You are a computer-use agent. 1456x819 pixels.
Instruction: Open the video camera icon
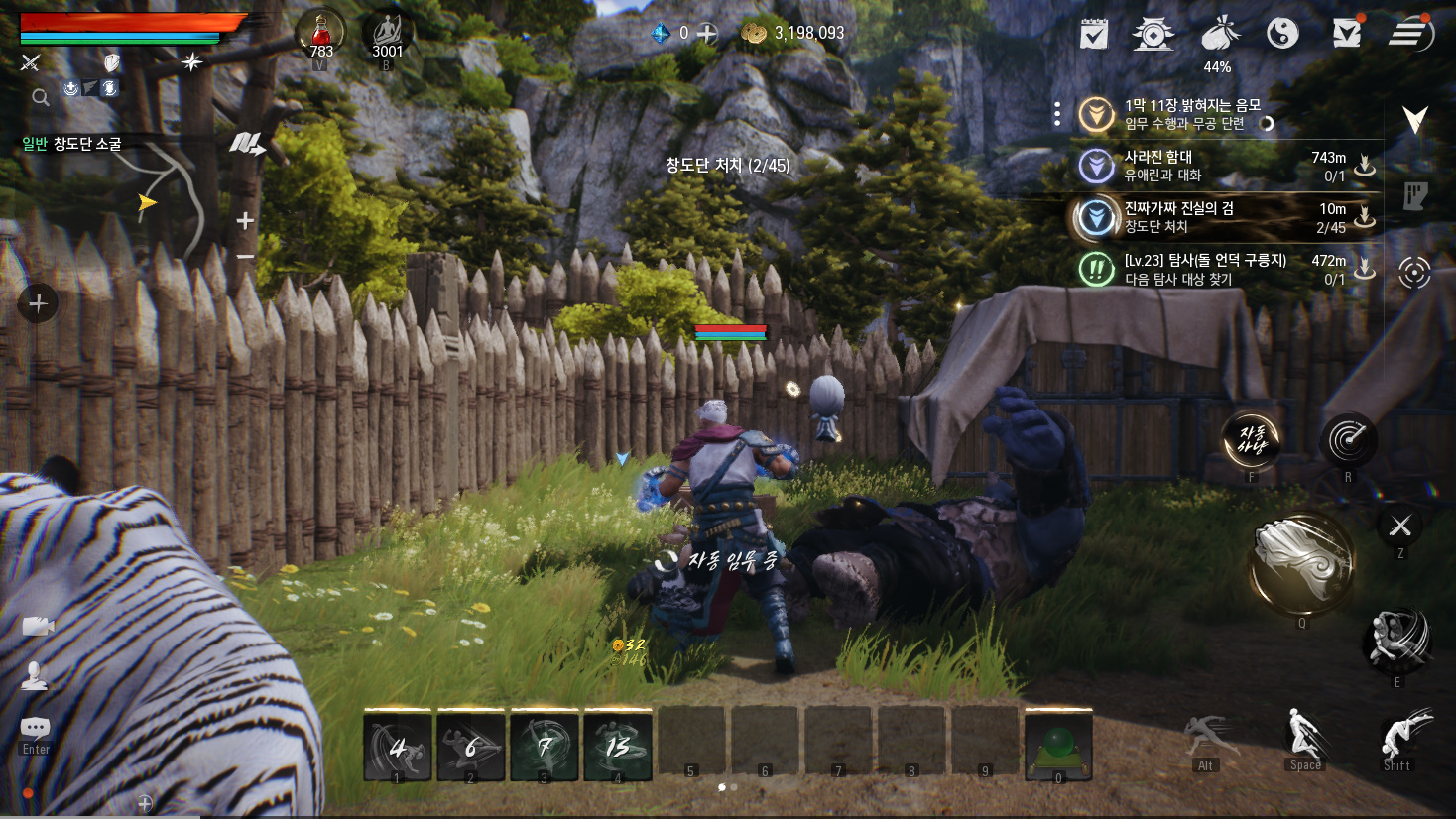[x=38, y=626]
